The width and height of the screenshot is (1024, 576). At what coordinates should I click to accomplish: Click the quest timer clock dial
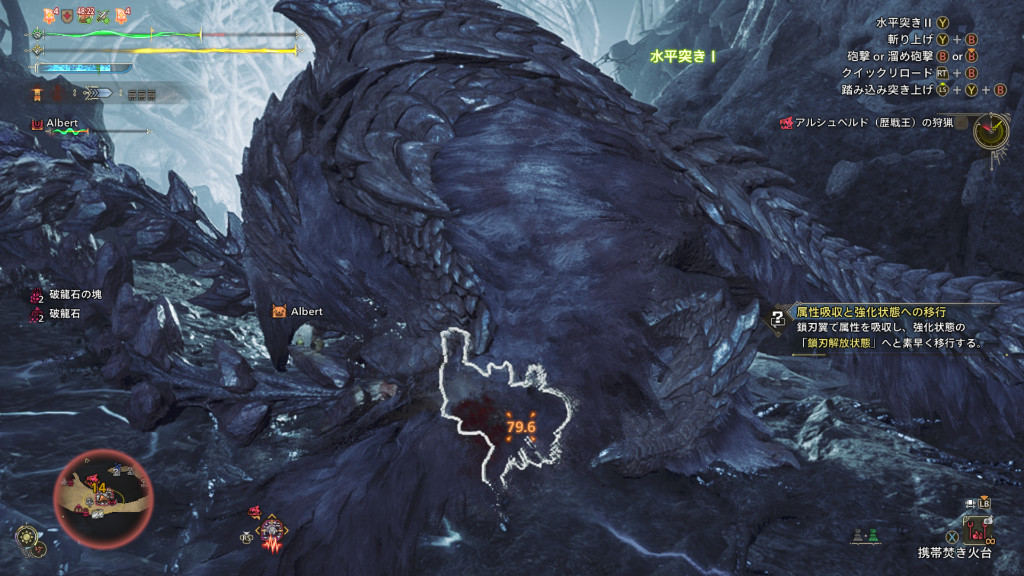[x=991, y=130]
